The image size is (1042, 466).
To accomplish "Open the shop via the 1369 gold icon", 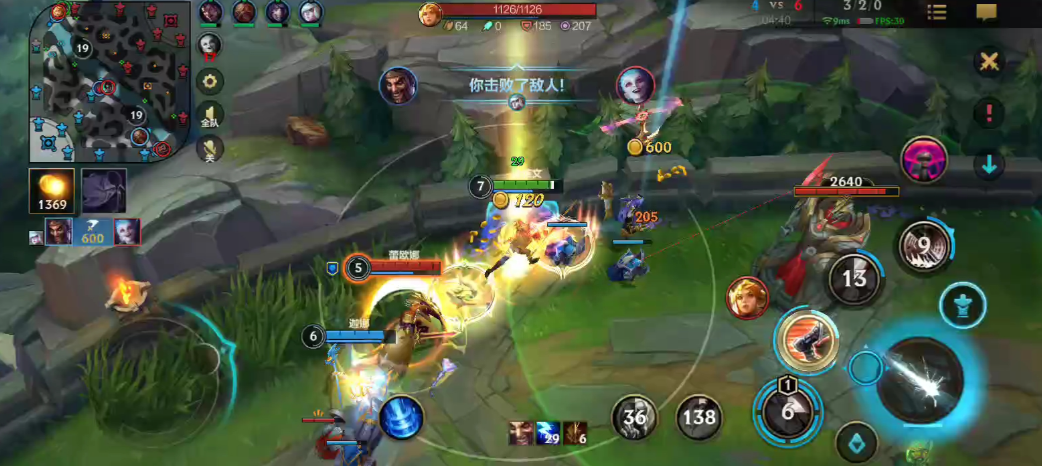I will click(x=51, y=191).
